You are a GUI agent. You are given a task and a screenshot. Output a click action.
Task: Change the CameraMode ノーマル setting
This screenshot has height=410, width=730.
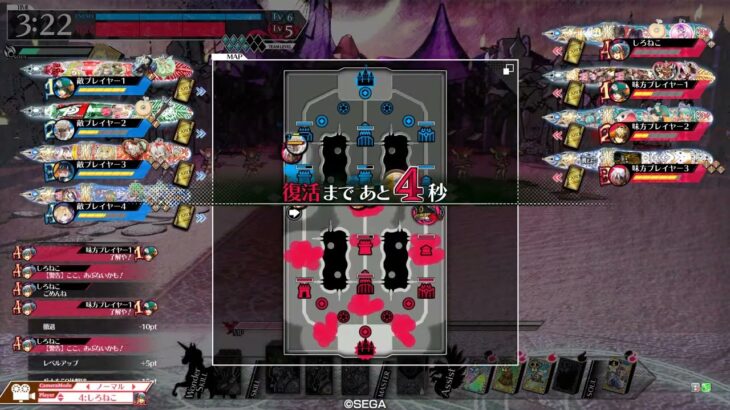[x=112, y=385]
